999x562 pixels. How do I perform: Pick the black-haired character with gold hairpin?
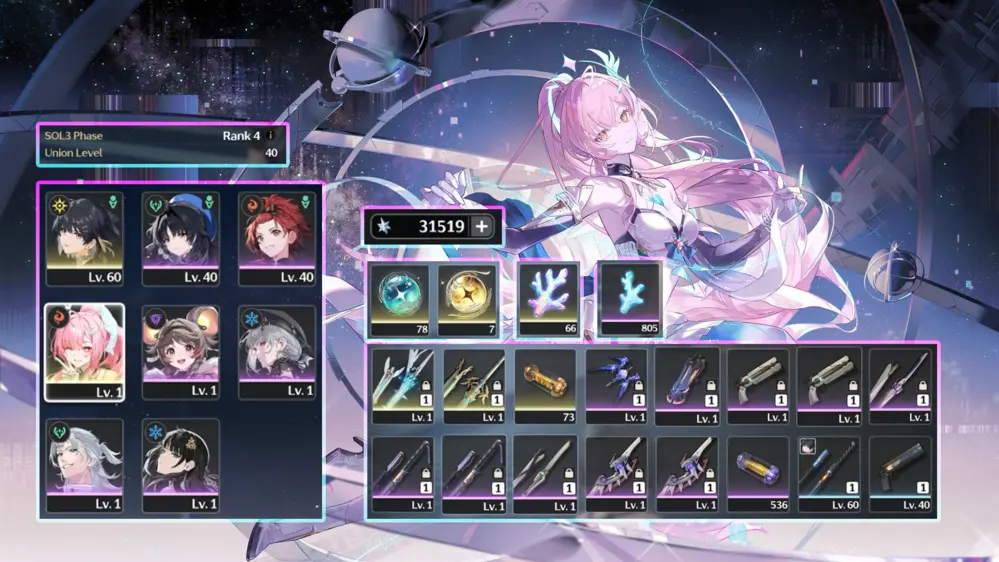coord(181,465)
